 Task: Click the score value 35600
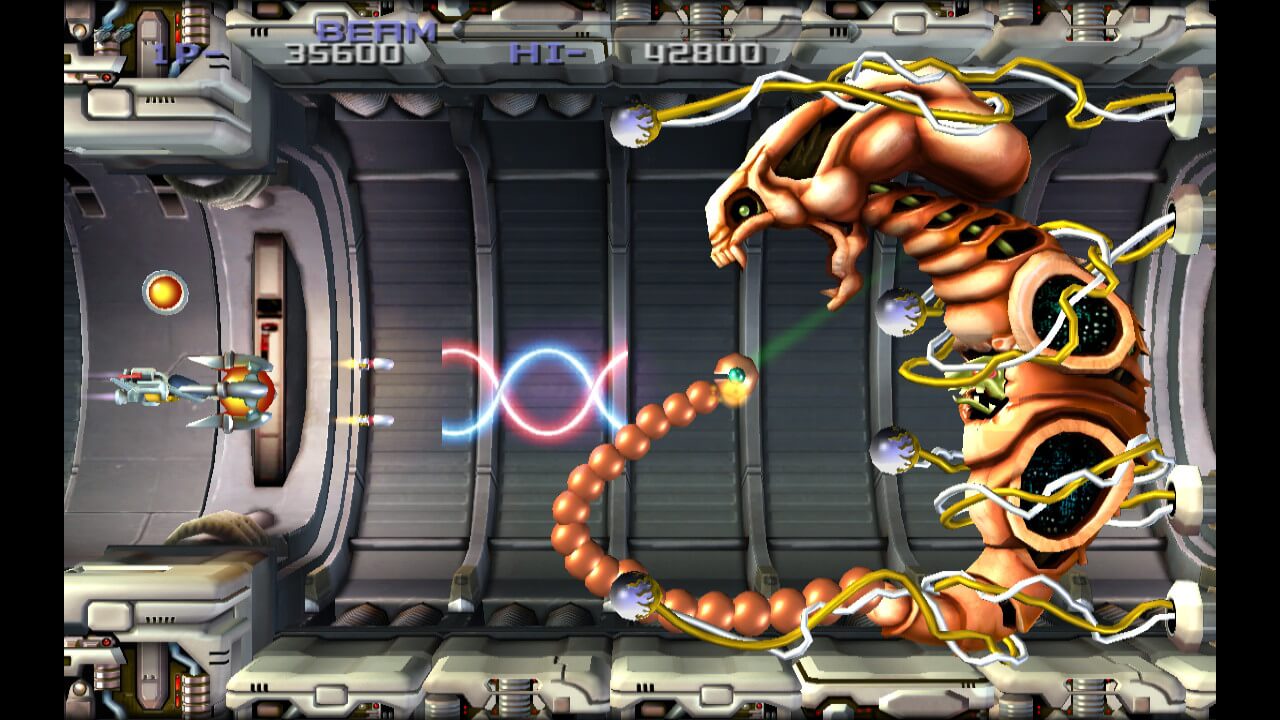[345, 55]
